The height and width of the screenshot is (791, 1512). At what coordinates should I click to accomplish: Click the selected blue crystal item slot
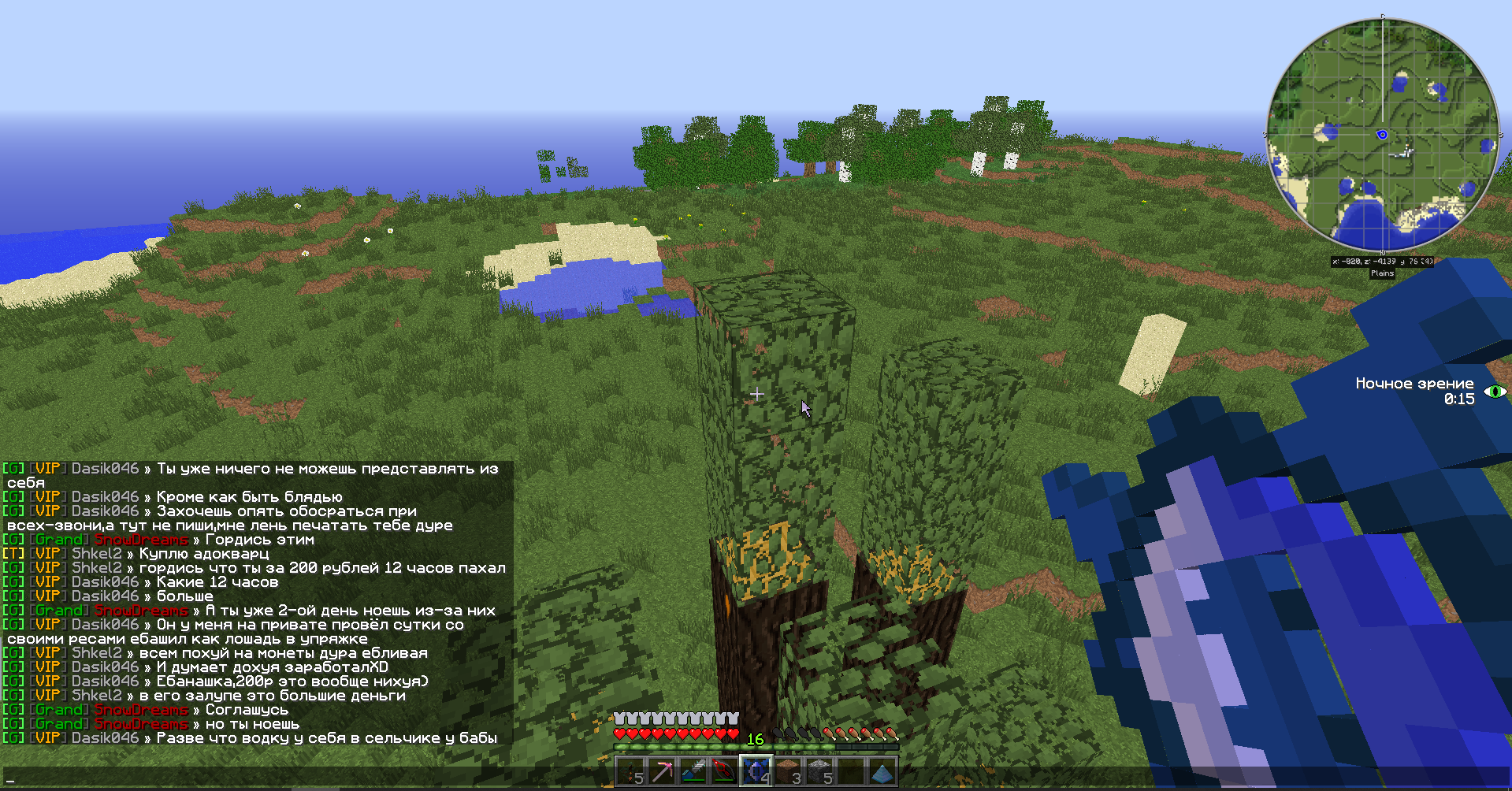(x=756, y=772)
